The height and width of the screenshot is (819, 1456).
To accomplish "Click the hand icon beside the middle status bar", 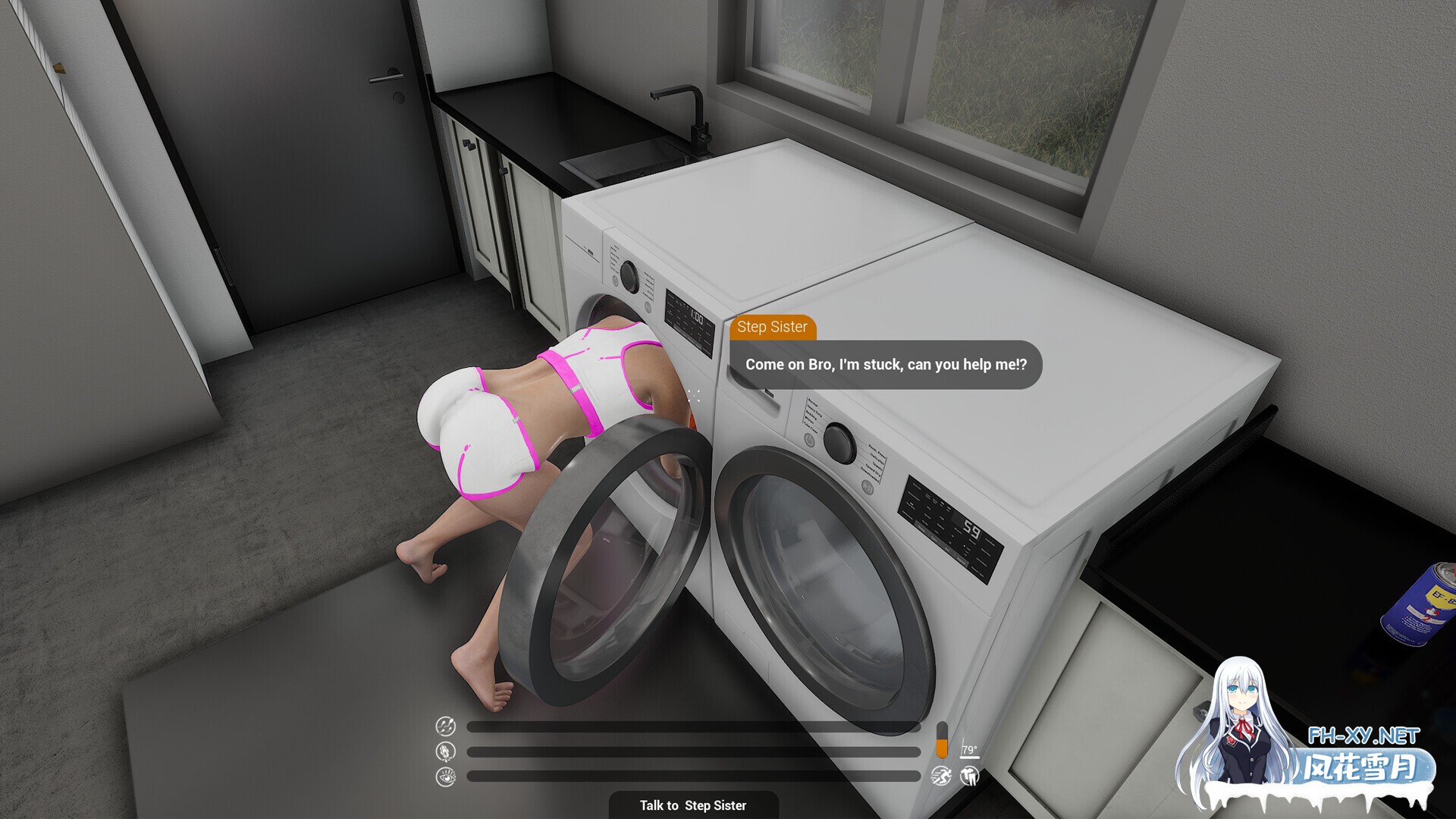I will [x=444, y=752].
